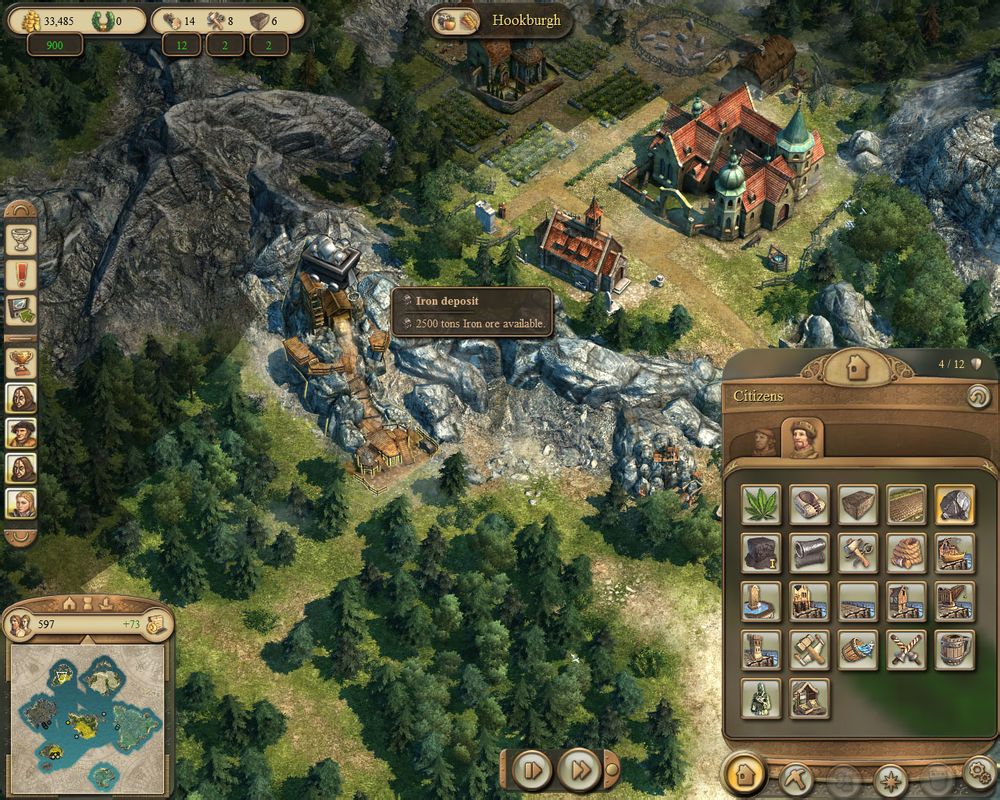Activate the pickaxe demolish tool

797,777
